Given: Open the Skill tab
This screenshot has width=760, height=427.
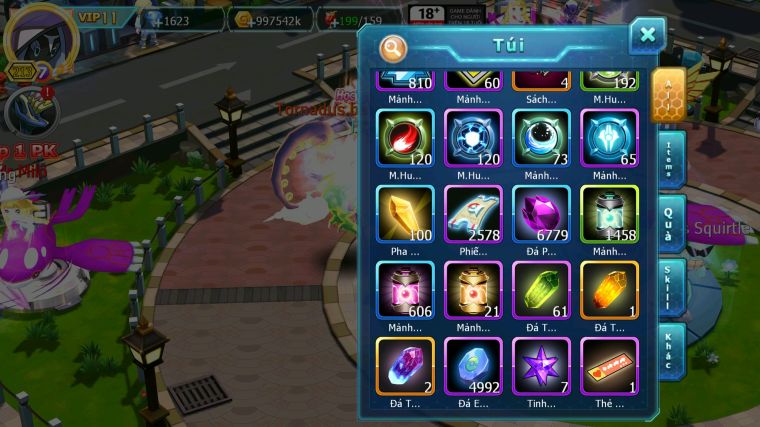Looking at the screenshot, I should [x=670, y=287].
